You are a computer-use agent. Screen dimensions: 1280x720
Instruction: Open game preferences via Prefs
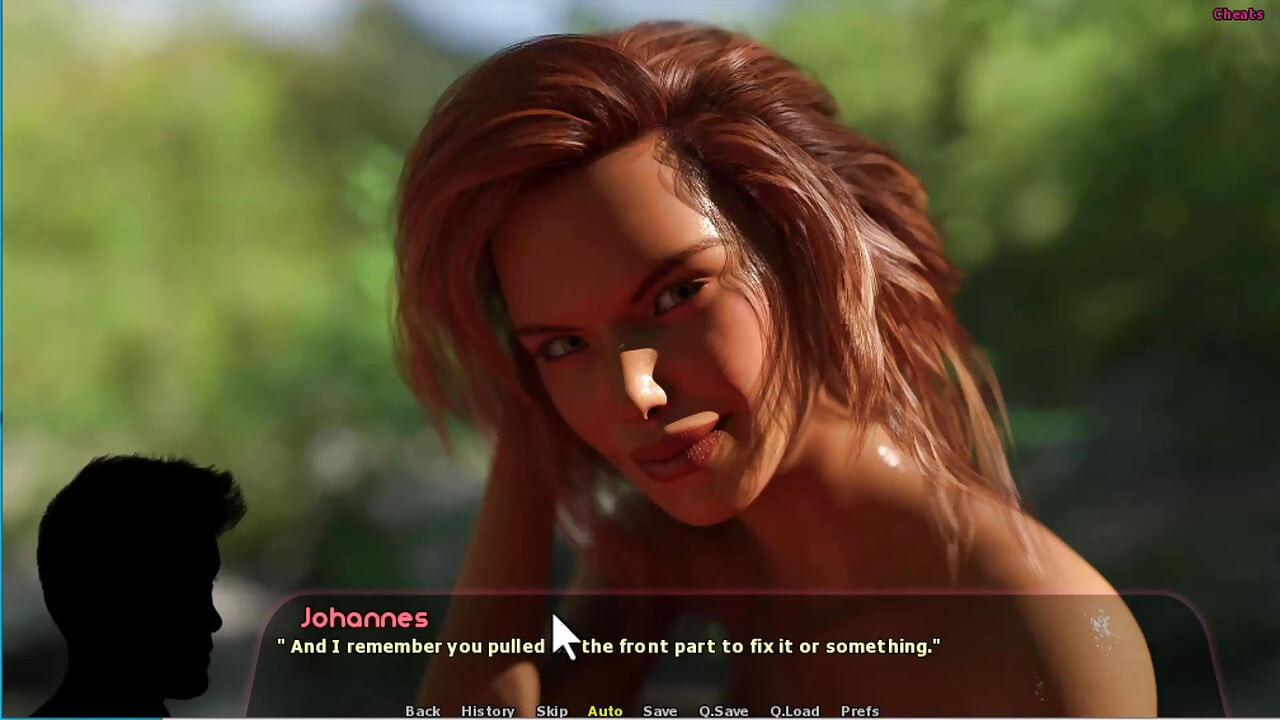tap(858, 710)
